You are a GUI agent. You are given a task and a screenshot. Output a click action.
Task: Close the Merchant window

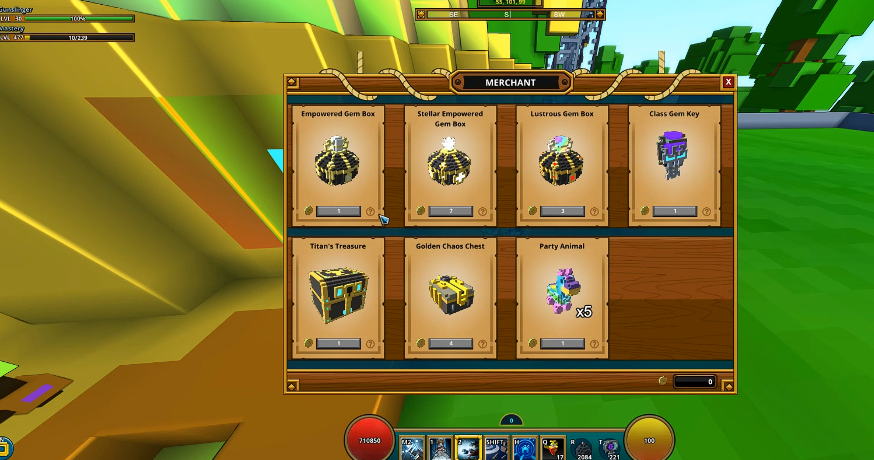[729, 83]
